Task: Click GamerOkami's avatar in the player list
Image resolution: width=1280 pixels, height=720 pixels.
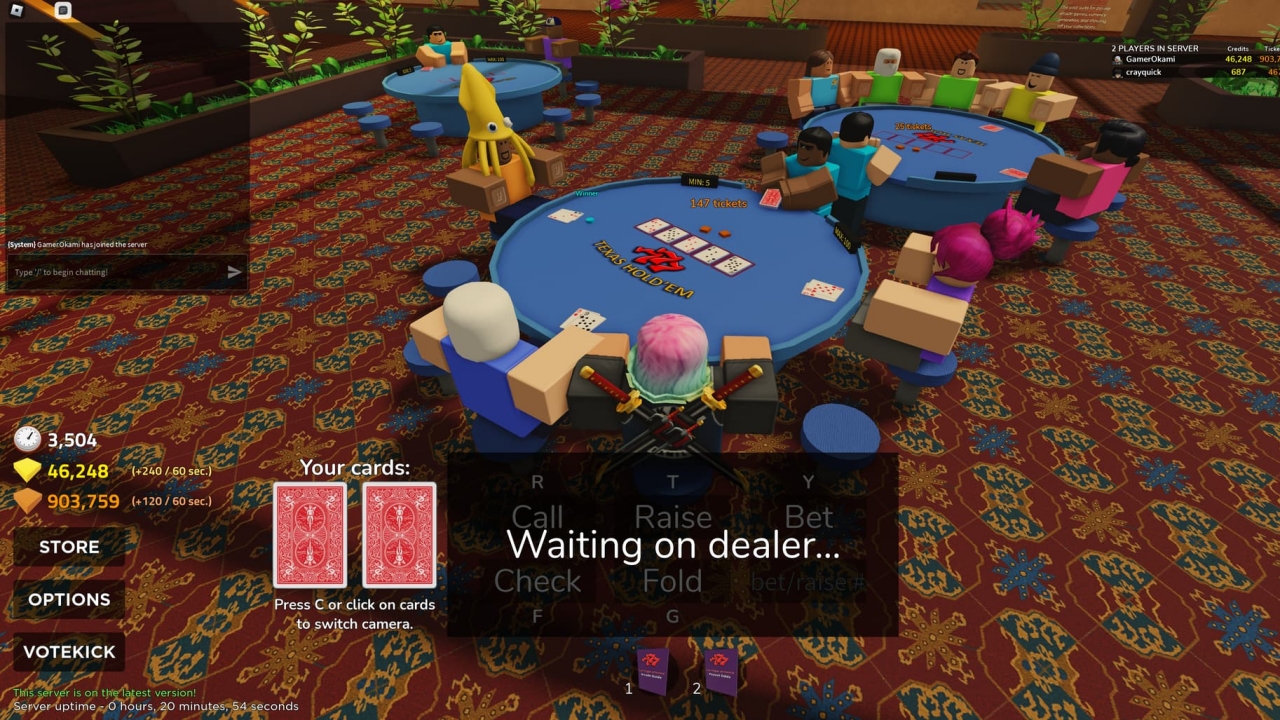Action: (x=1118, y=60)
